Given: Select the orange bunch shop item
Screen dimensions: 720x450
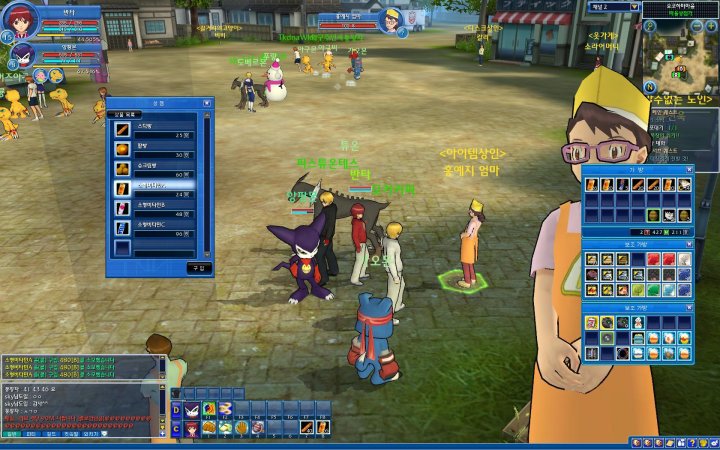Looking at the screenshot, I should point(122,168).
